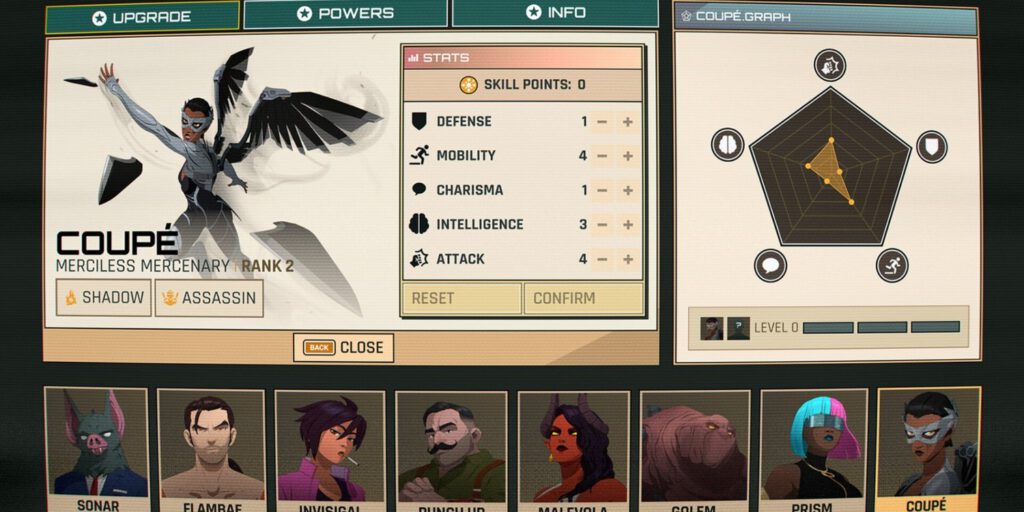Screen dimensions: 1024x512
Task: Switch to the Upgrade tab
Action: click(x=142, y=17)
